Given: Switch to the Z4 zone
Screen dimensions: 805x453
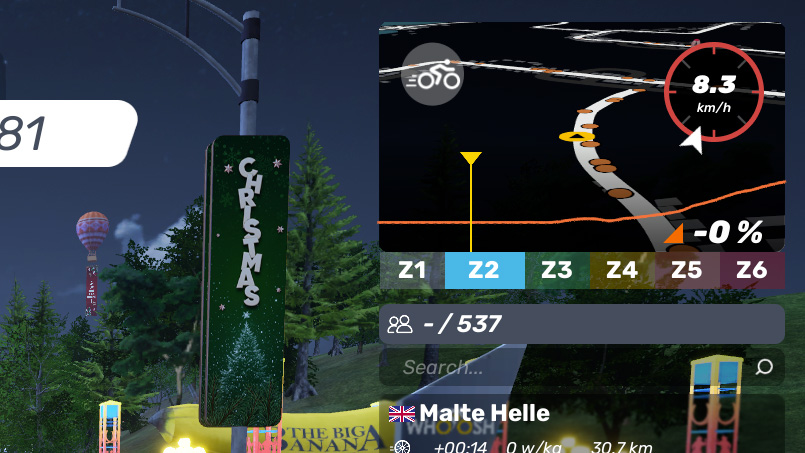Looking at the screenshot, I should click(x=621, y=270).
